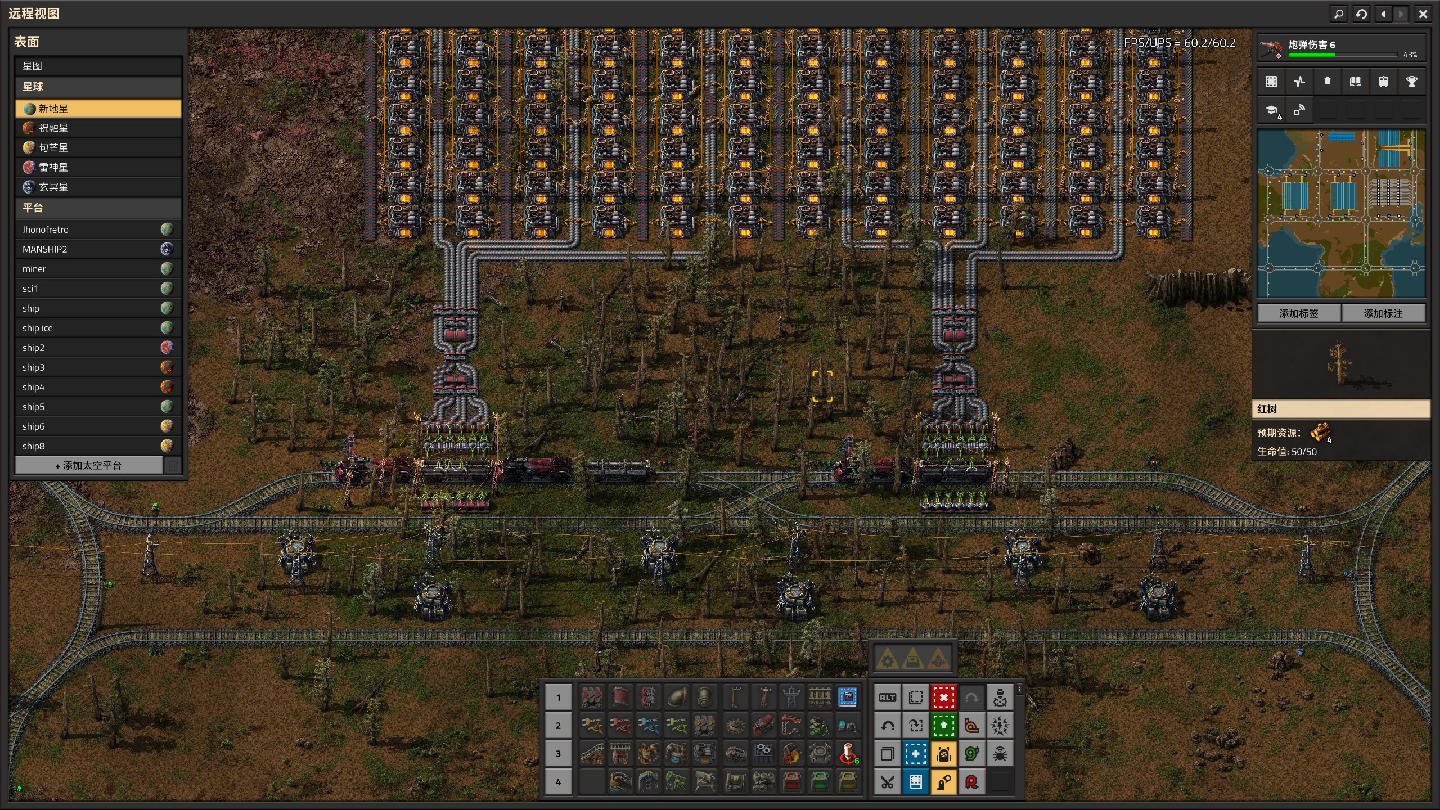Open the artillery shell damage research
Viewport: 1440px width, 810px height.
(x=1340, y=49)
